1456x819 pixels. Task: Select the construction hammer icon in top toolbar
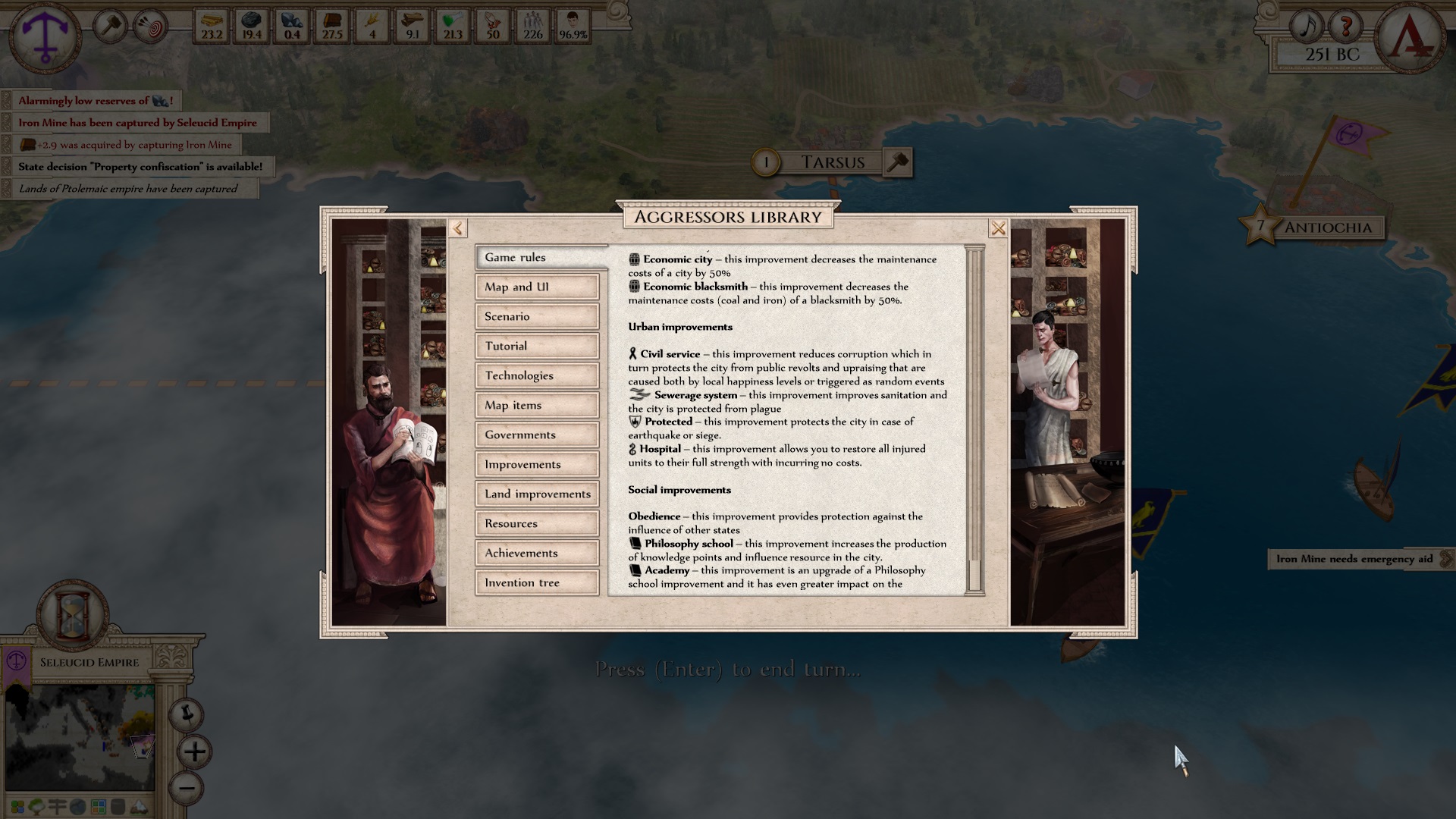click(110, 26)
